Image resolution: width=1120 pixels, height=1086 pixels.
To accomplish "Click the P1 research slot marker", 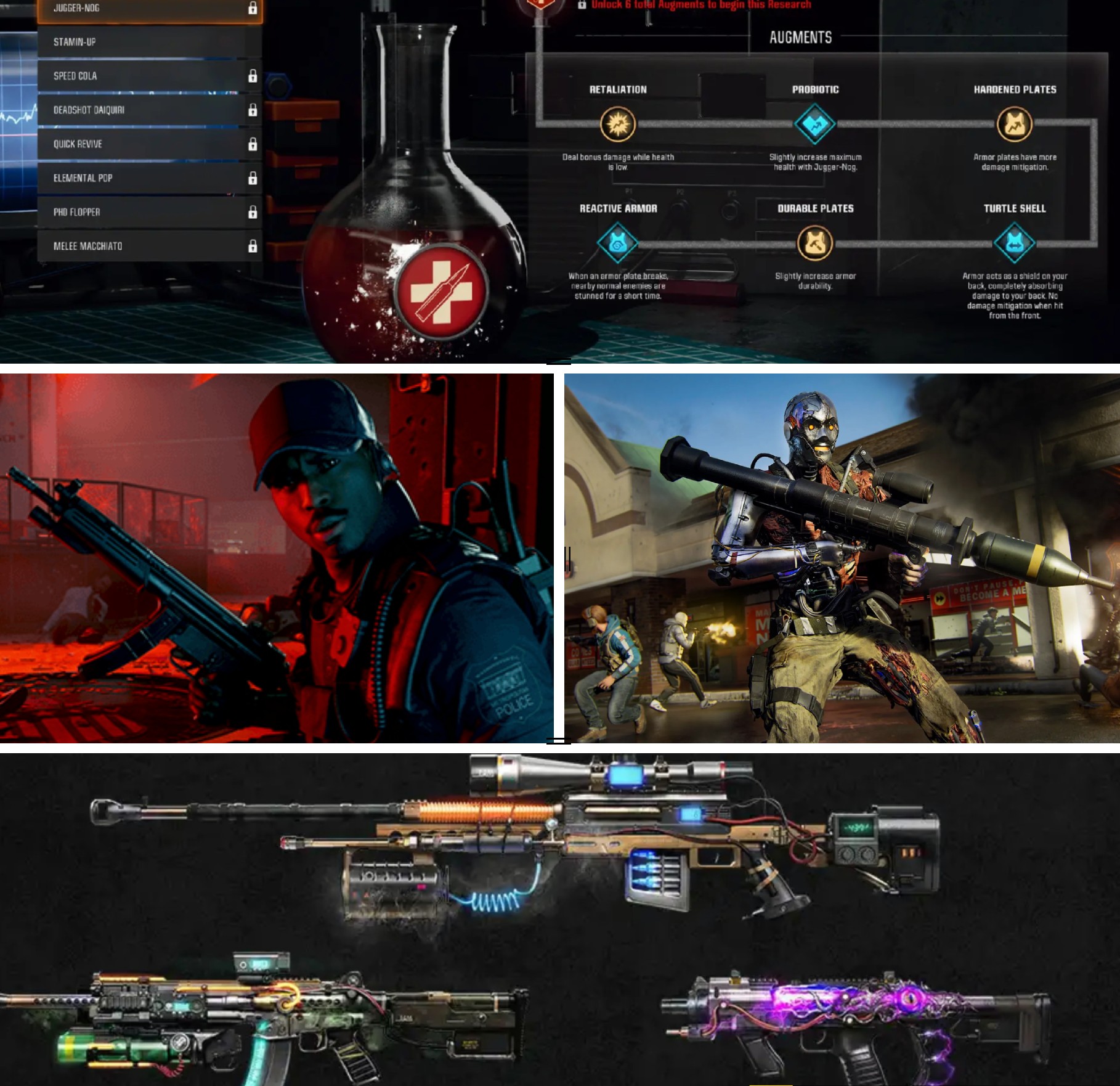I will pyautogui.click(x=628, y=190).
